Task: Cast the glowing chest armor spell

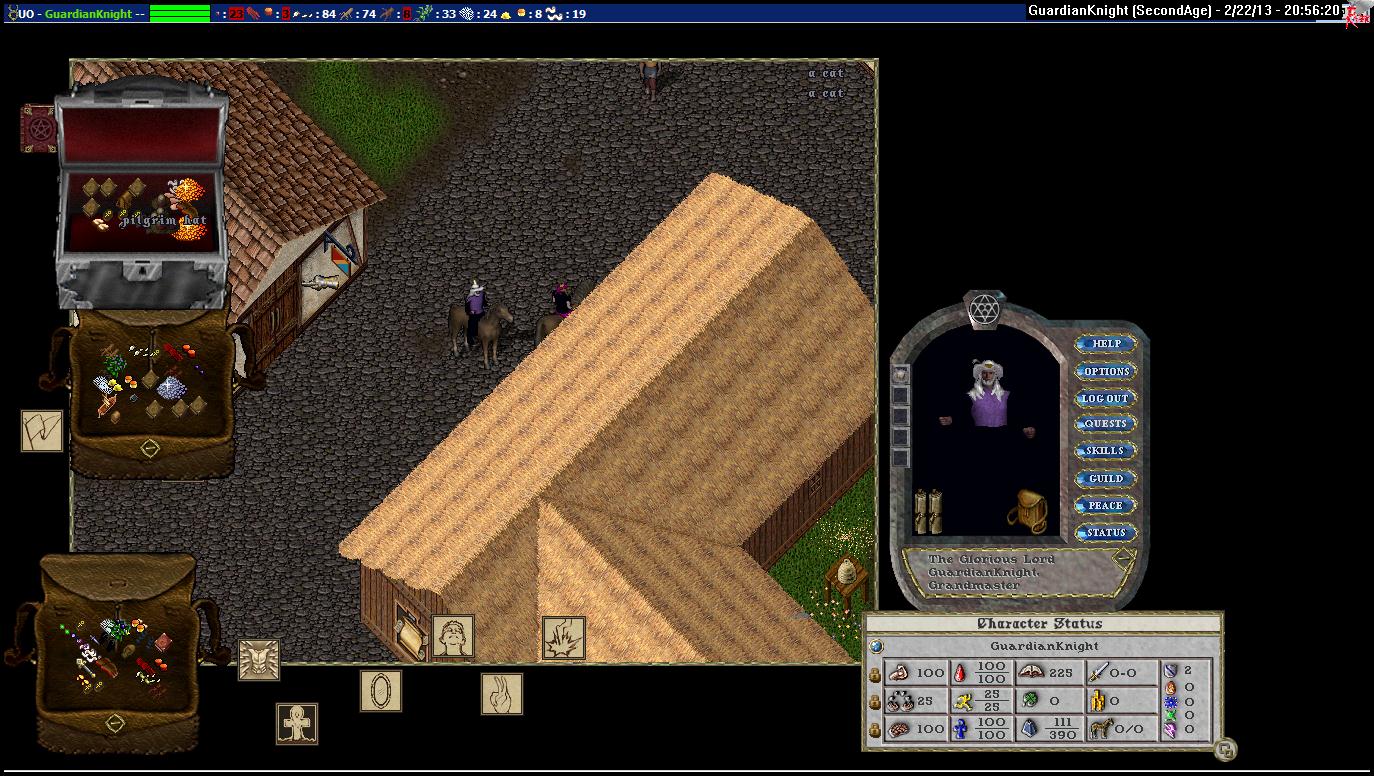Action: [259, 660]
